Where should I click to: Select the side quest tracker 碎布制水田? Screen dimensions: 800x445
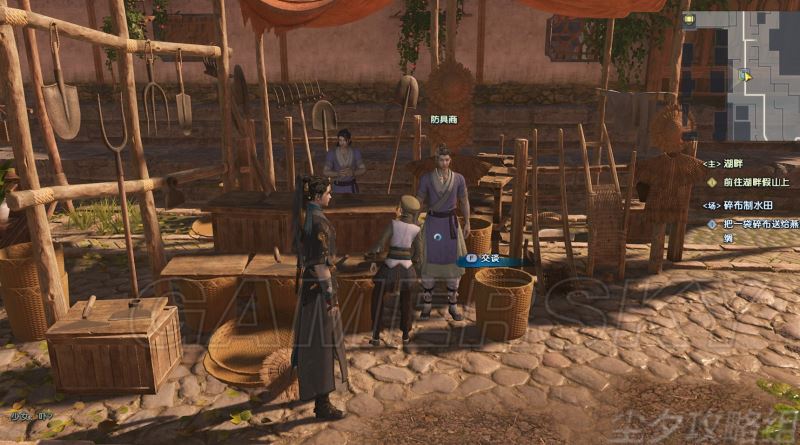click(747, 205)
